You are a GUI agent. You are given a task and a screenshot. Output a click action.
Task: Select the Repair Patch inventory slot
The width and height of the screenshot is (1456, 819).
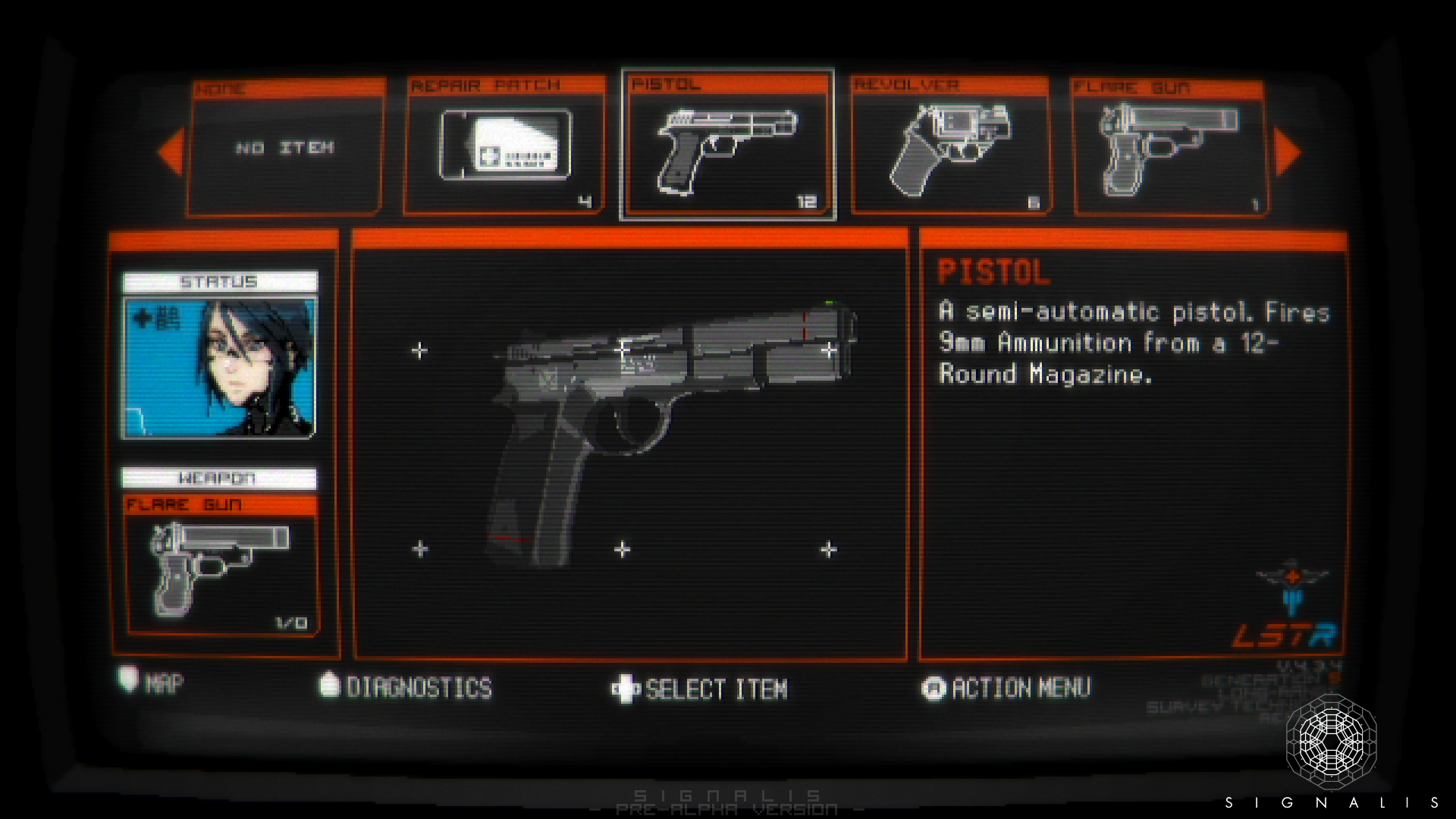504,146
